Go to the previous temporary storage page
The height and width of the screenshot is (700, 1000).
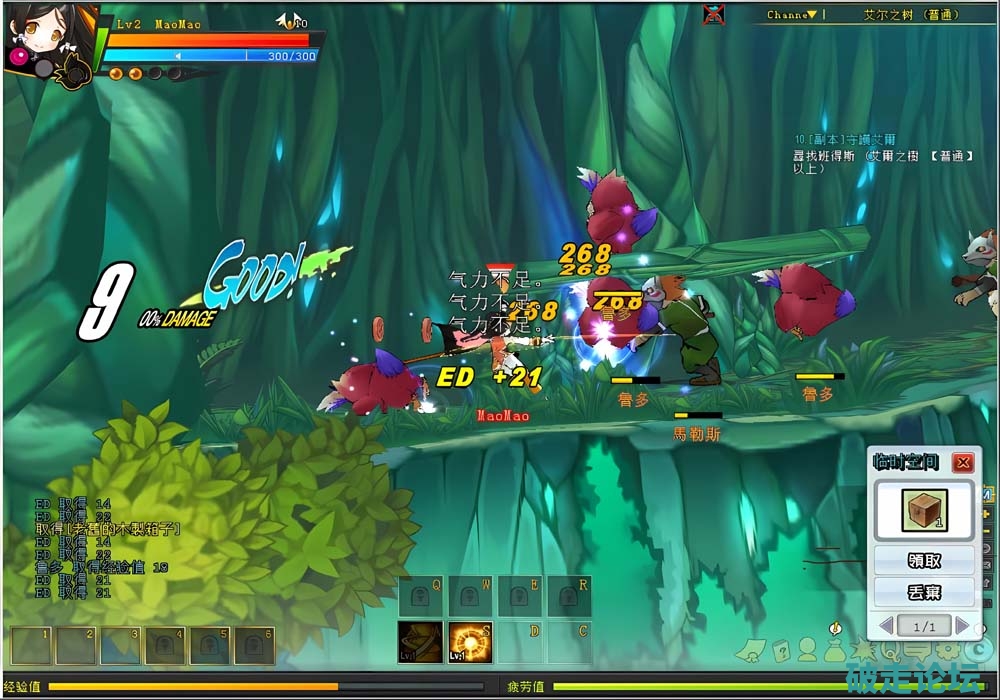pyautogui.click(x=886, y=626)
